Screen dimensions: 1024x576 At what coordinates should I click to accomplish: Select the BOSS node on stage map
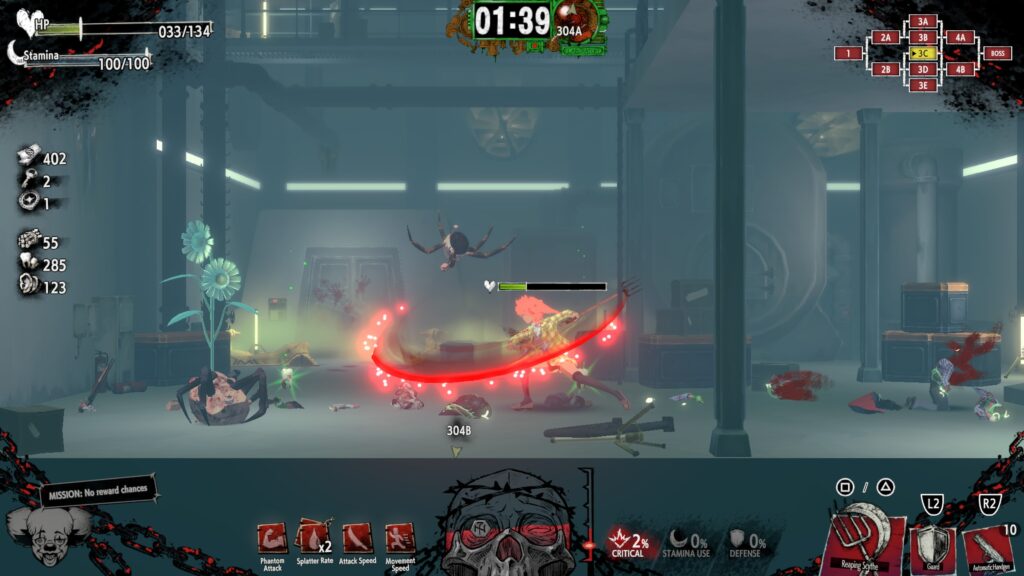tap(996, 53)
